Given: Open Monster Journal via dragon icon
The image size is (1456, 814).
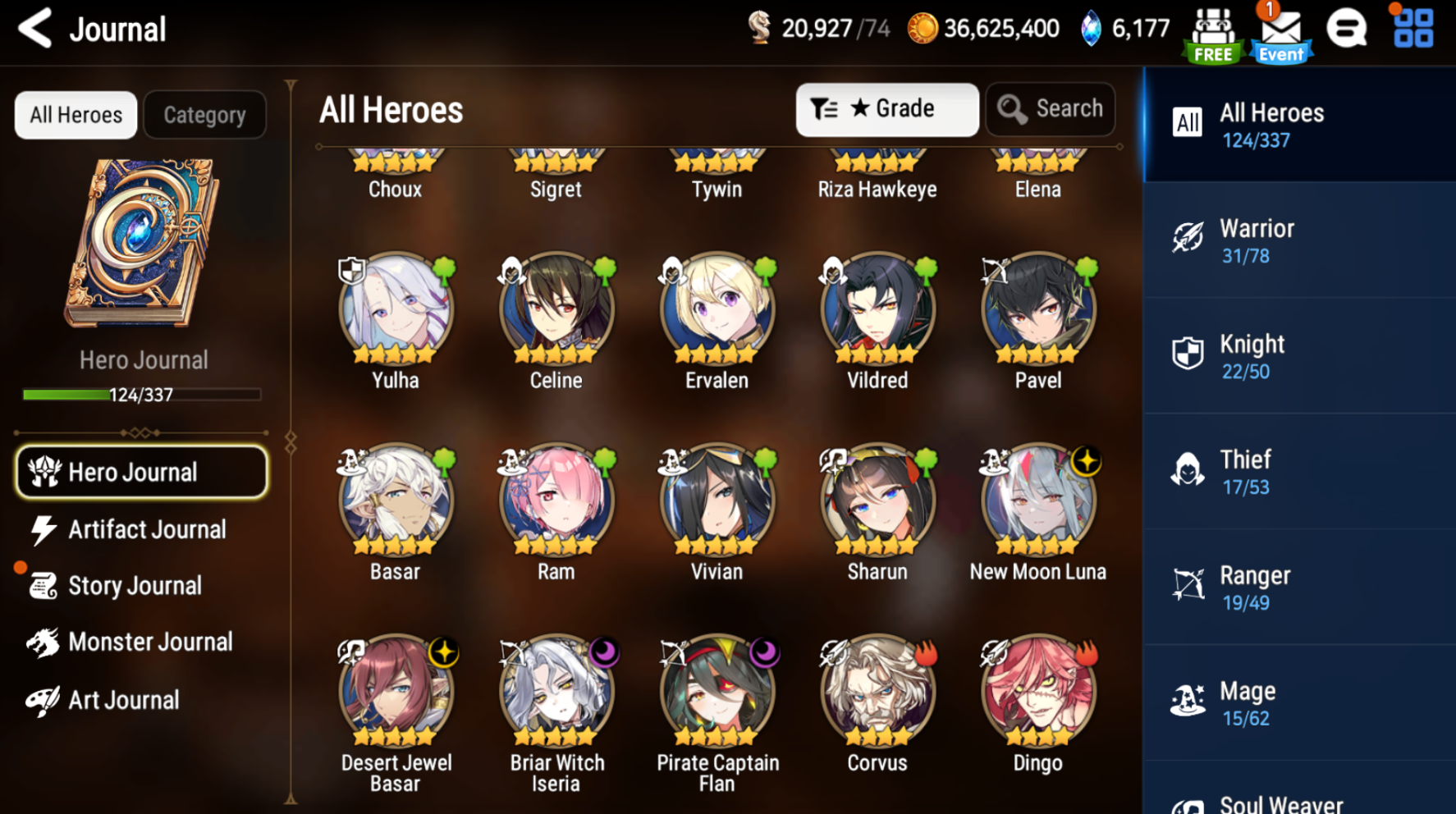Looking at the screenshot, I should click(47, 642).
